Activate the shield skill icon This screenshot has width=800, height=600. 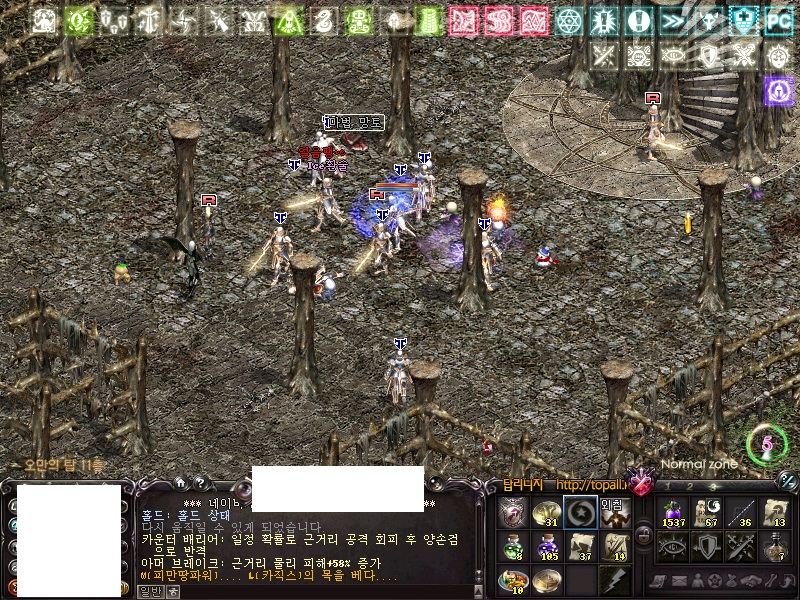tap(707, 546)
